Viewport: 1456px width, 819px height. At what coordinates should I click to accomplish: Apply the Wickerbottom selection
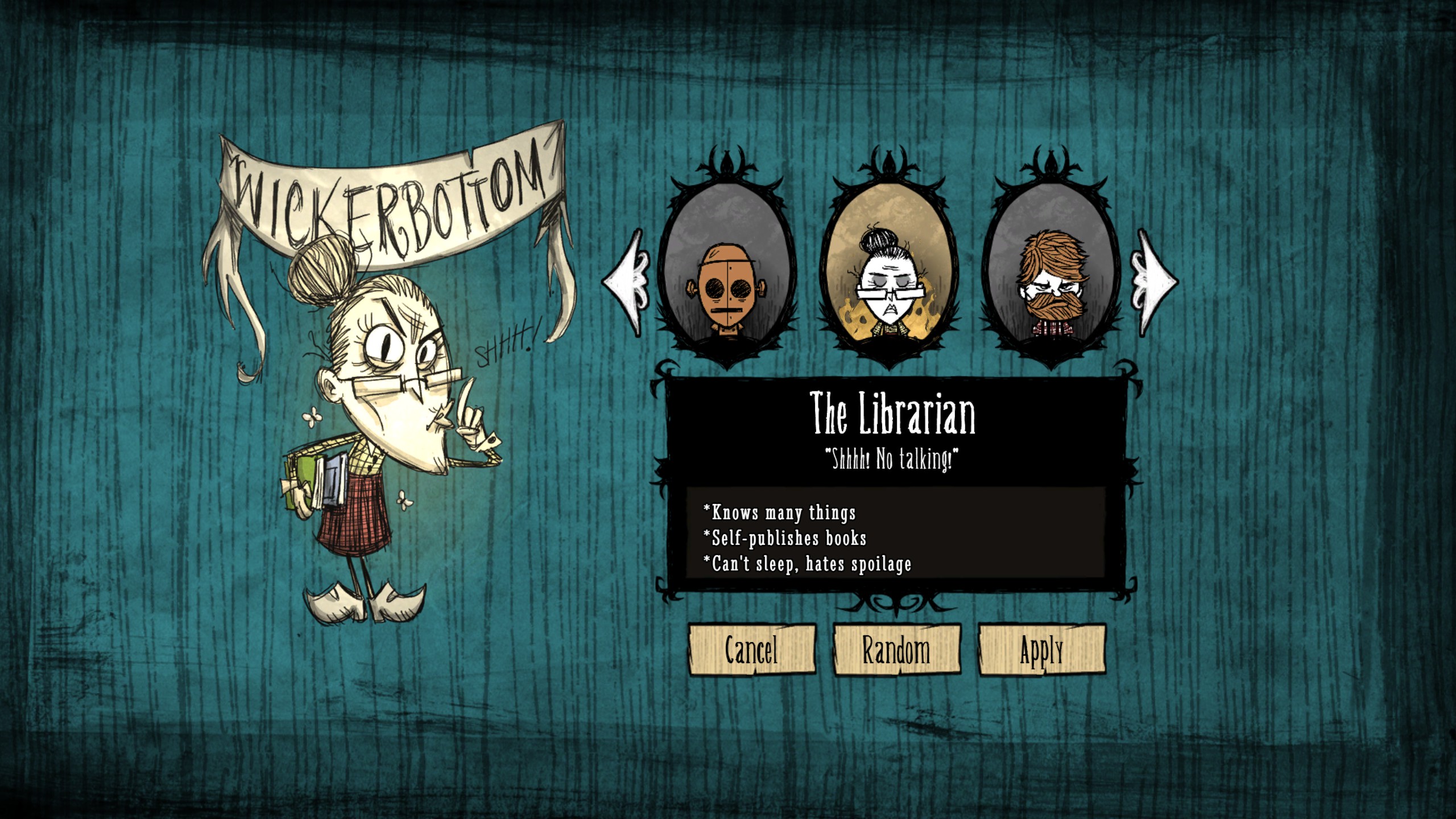click(x=1041, y=650)
